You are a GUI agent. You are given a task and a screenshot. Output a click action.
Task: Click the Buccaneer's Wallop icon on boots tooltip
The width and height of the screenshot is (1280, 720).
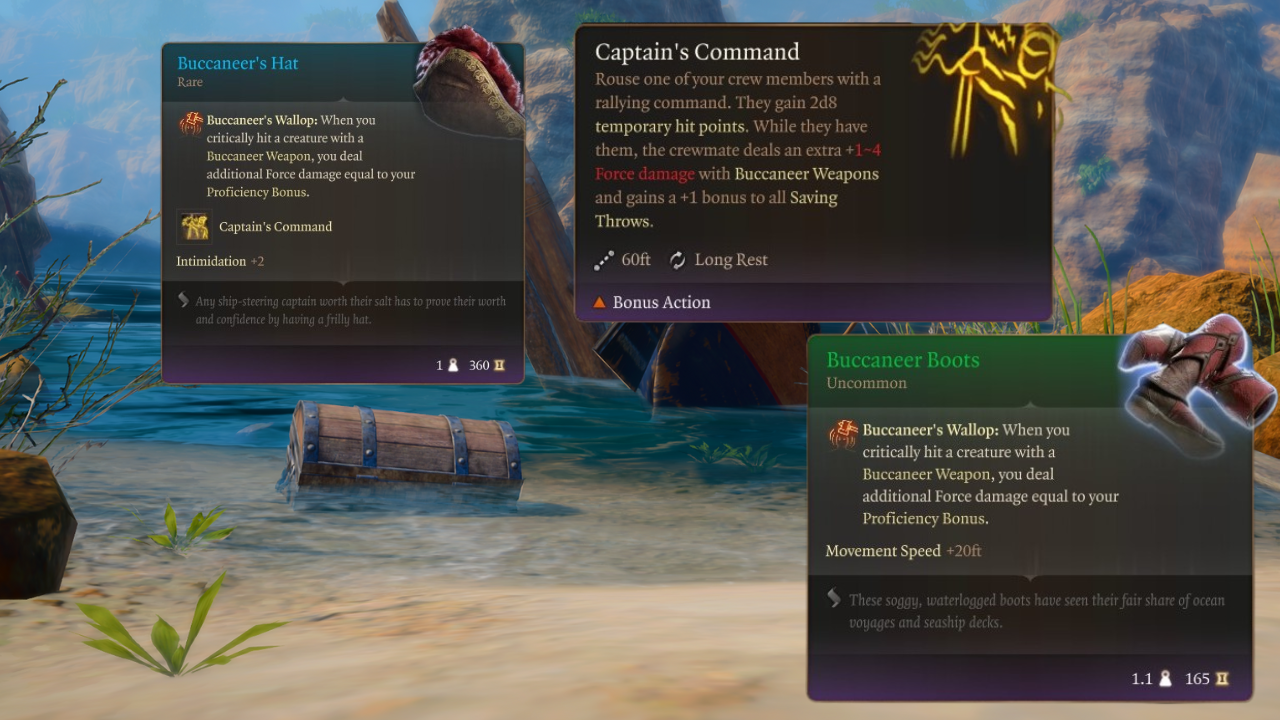tap(842, 434)
